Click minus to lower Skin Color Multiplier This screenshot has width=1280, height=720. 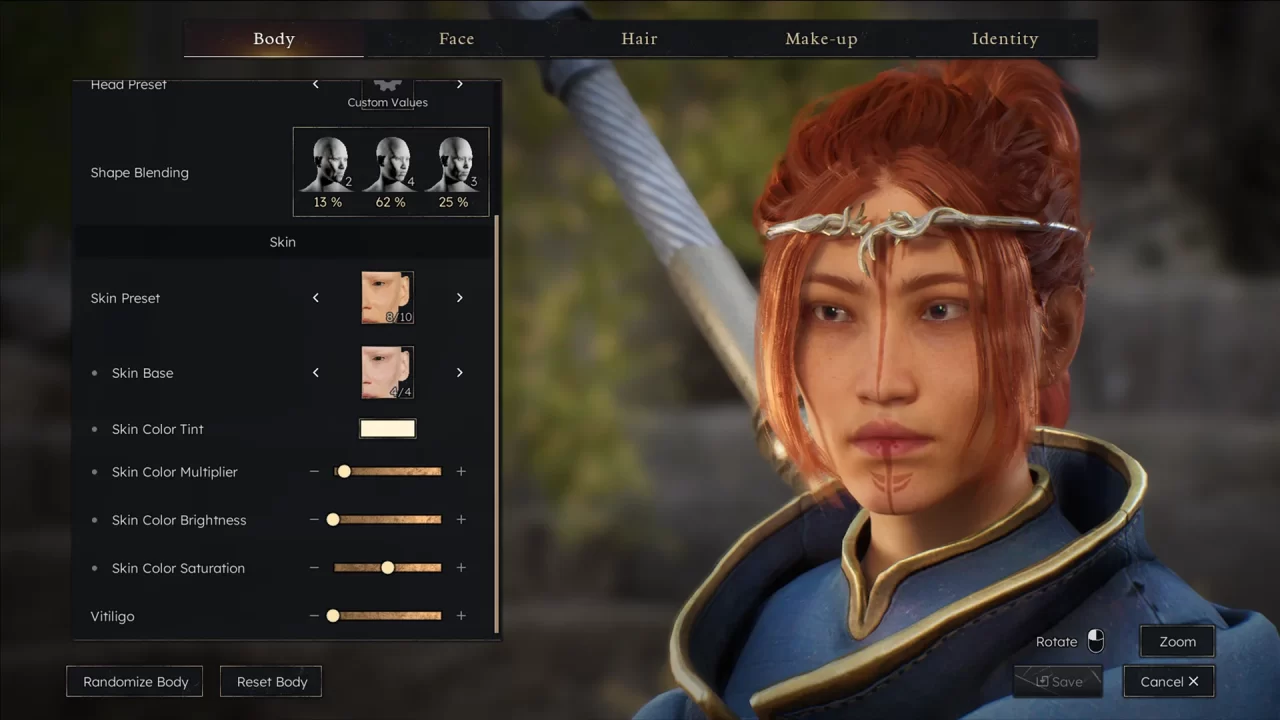[x=313, y=471]
